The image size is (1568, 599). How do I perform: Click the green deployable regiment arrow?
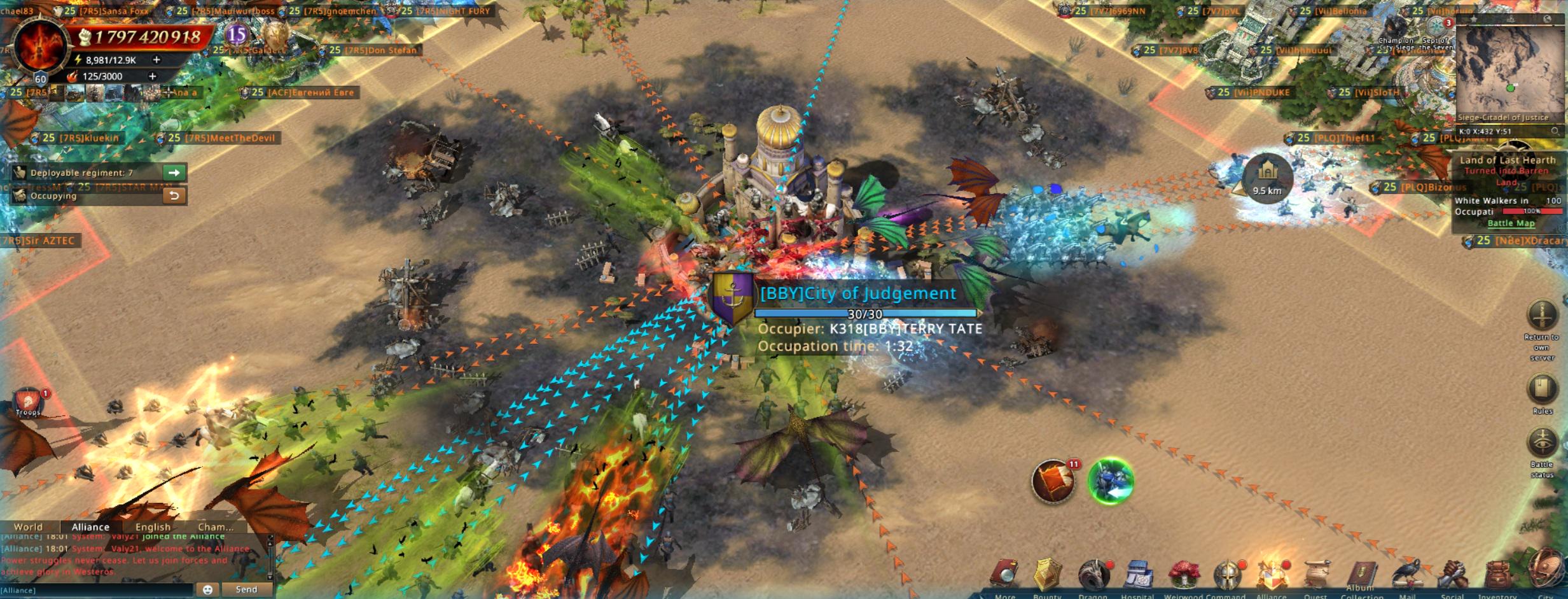click(x=174, y=173)
